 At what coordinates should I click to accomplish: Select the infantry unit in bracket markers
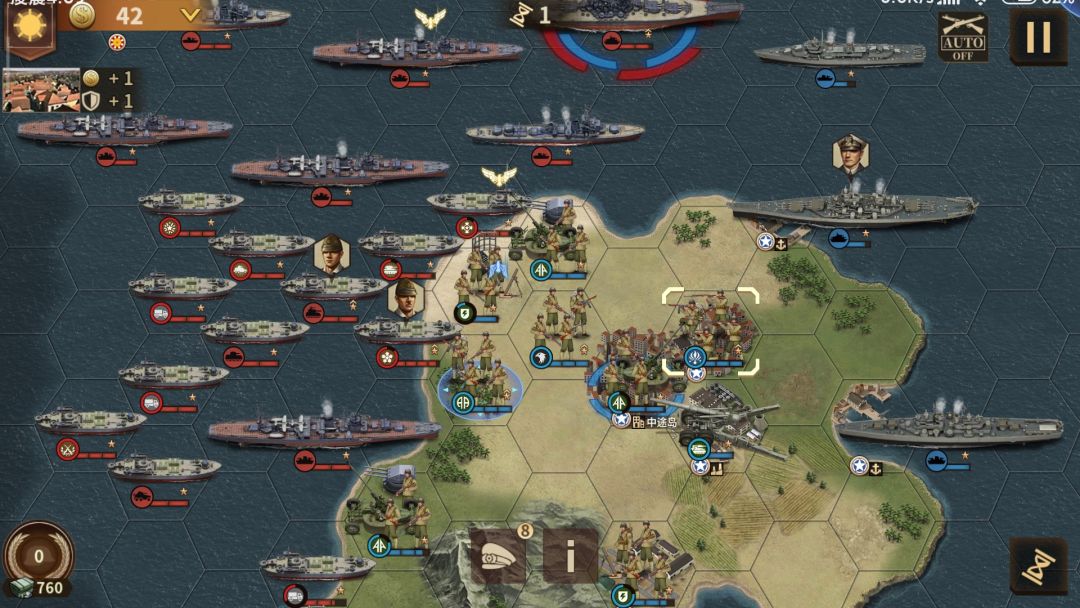click(710, 332)
